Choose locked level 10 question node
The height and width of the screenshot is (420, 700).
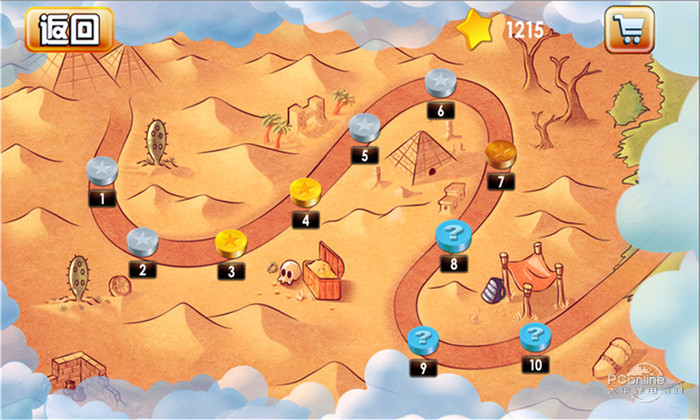point(536,337)
